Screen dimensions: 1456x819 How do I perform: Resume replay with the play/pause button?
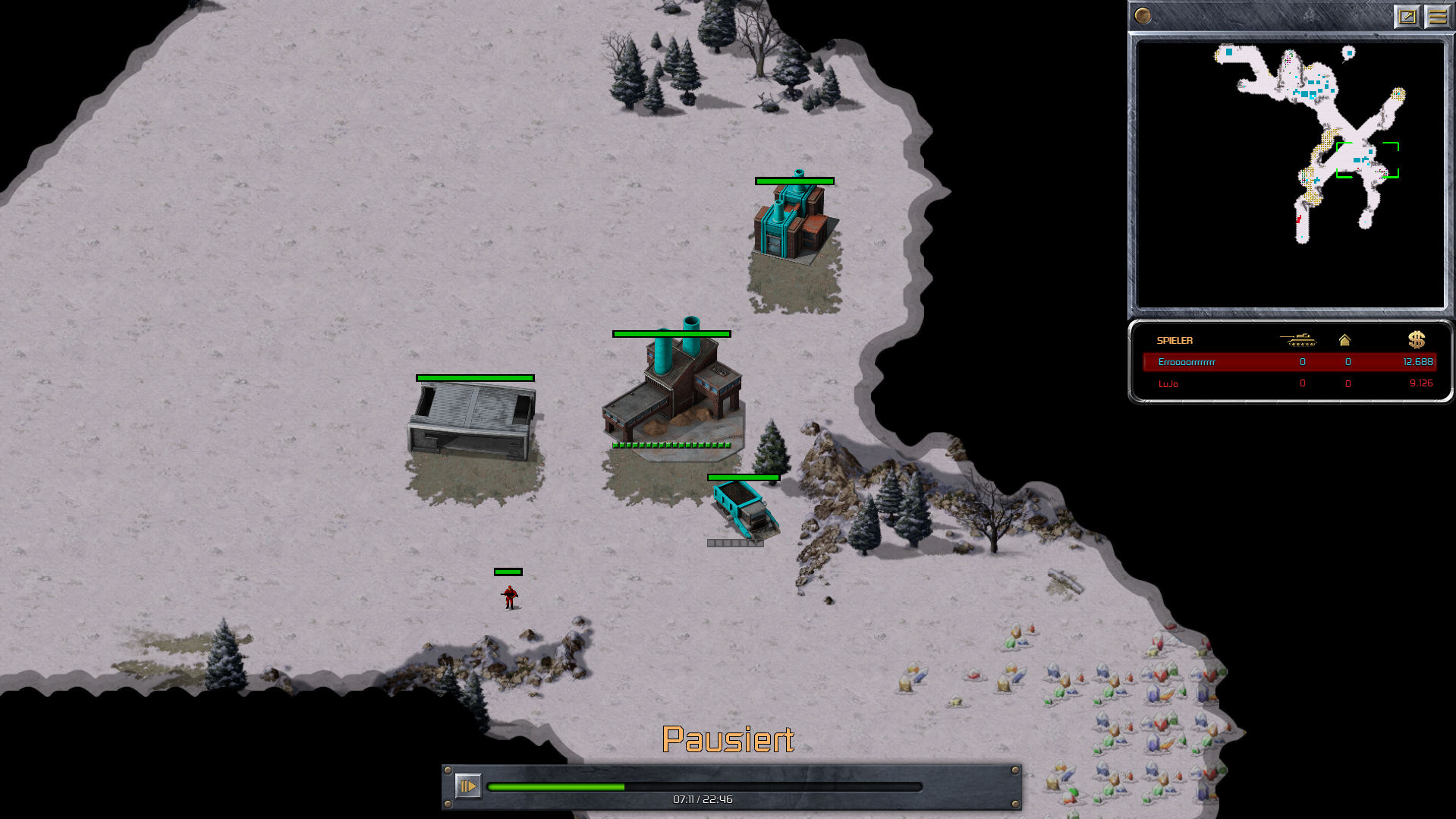[x=467, y=786]
